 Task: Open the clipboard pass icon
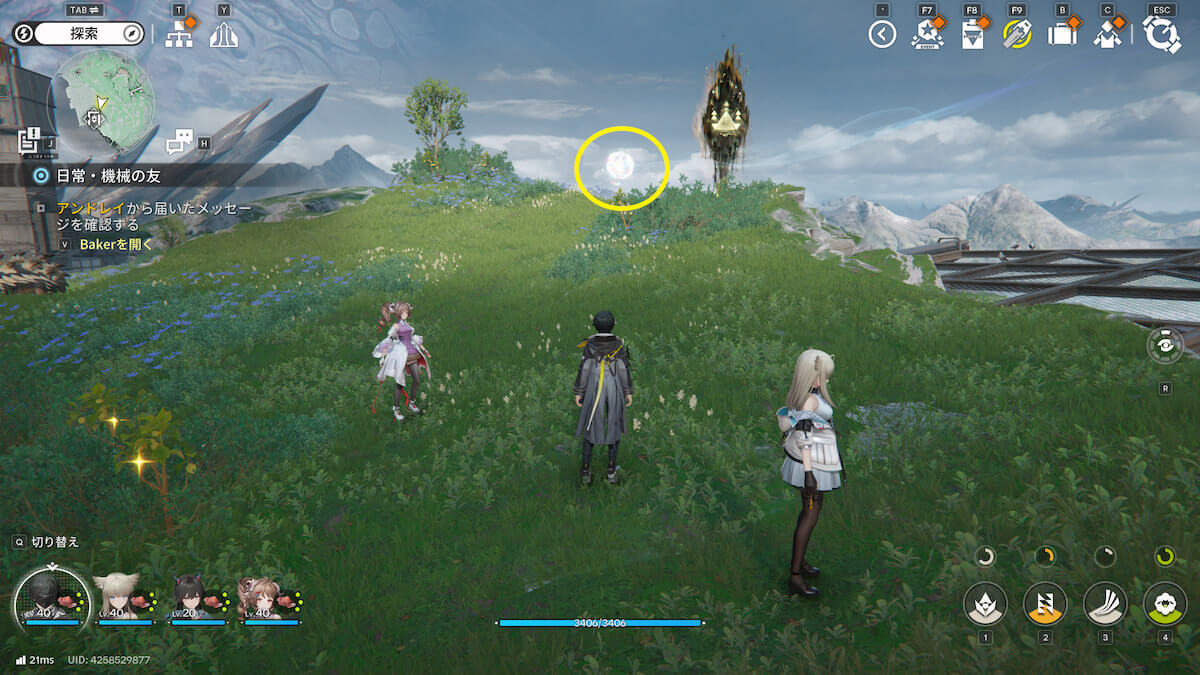[972, 35]
